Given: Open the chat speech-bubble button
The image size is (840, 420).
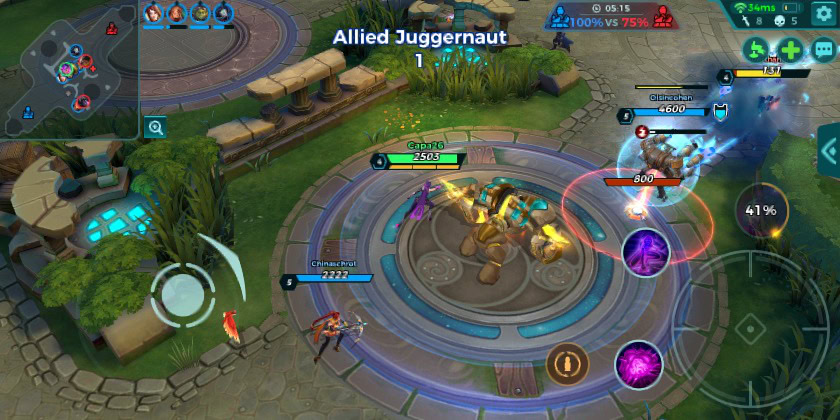Looking at the screenshot, I should coord(823,49).
